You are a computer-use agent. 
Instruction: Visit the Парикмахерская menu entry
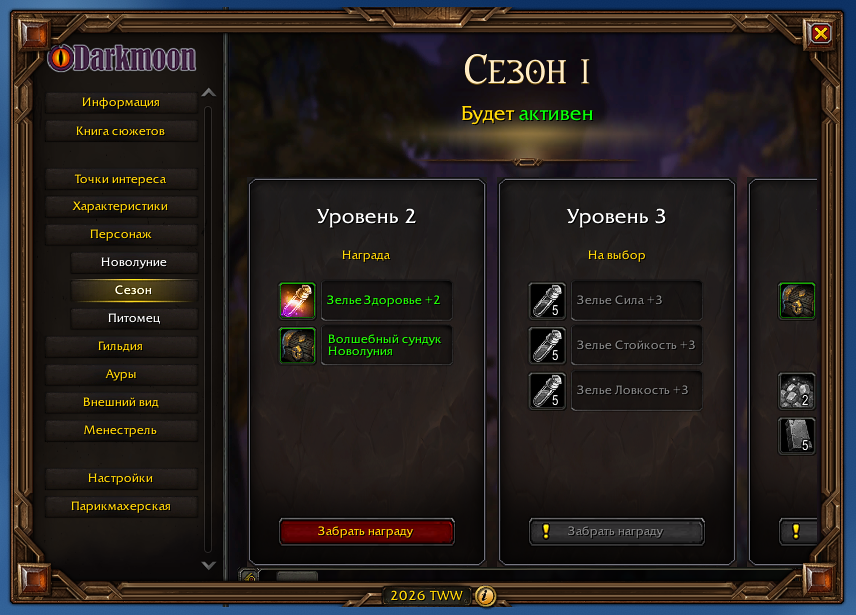point(121,506)
